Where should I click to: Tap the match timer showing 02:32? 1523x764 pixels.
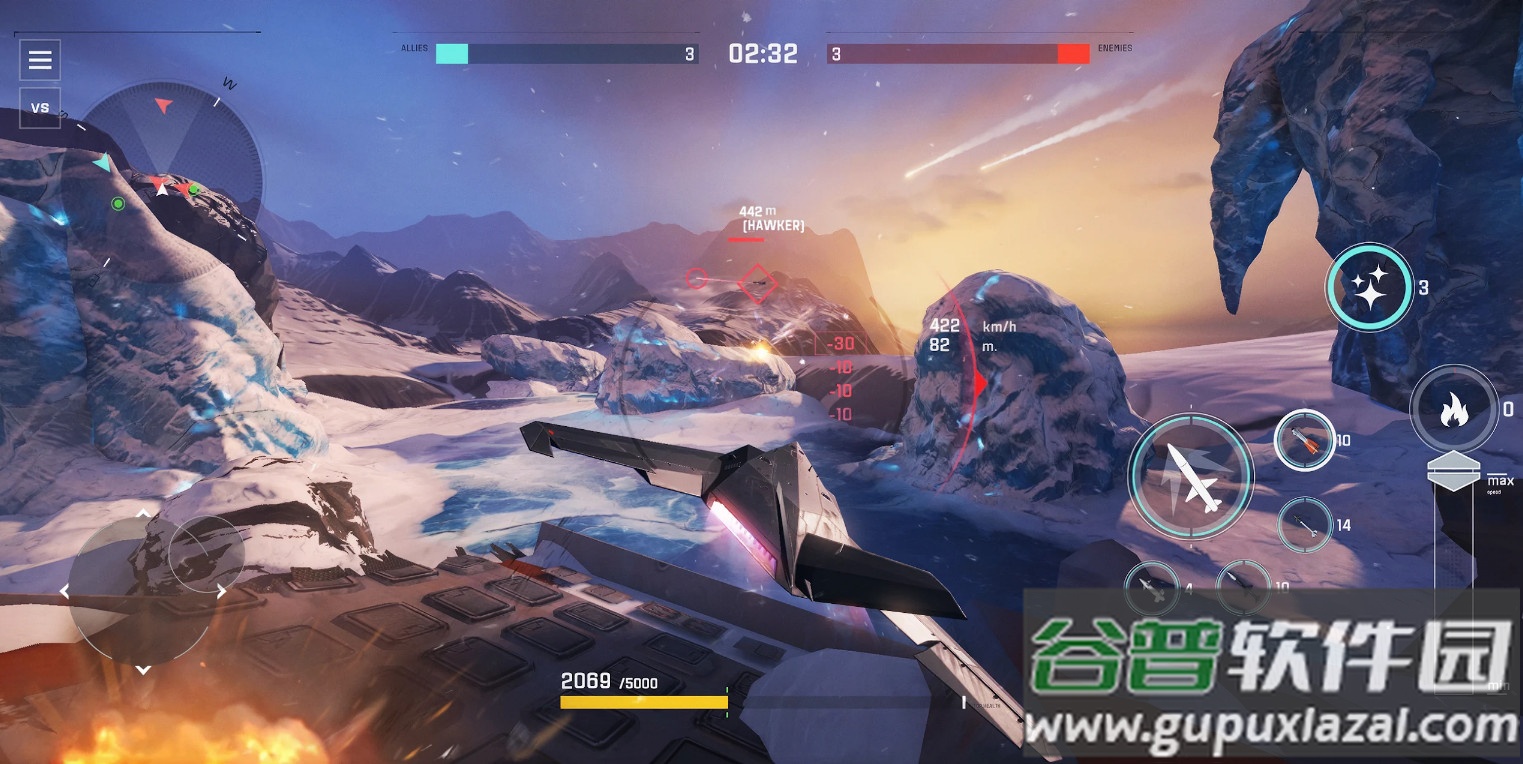click(765, 53)
